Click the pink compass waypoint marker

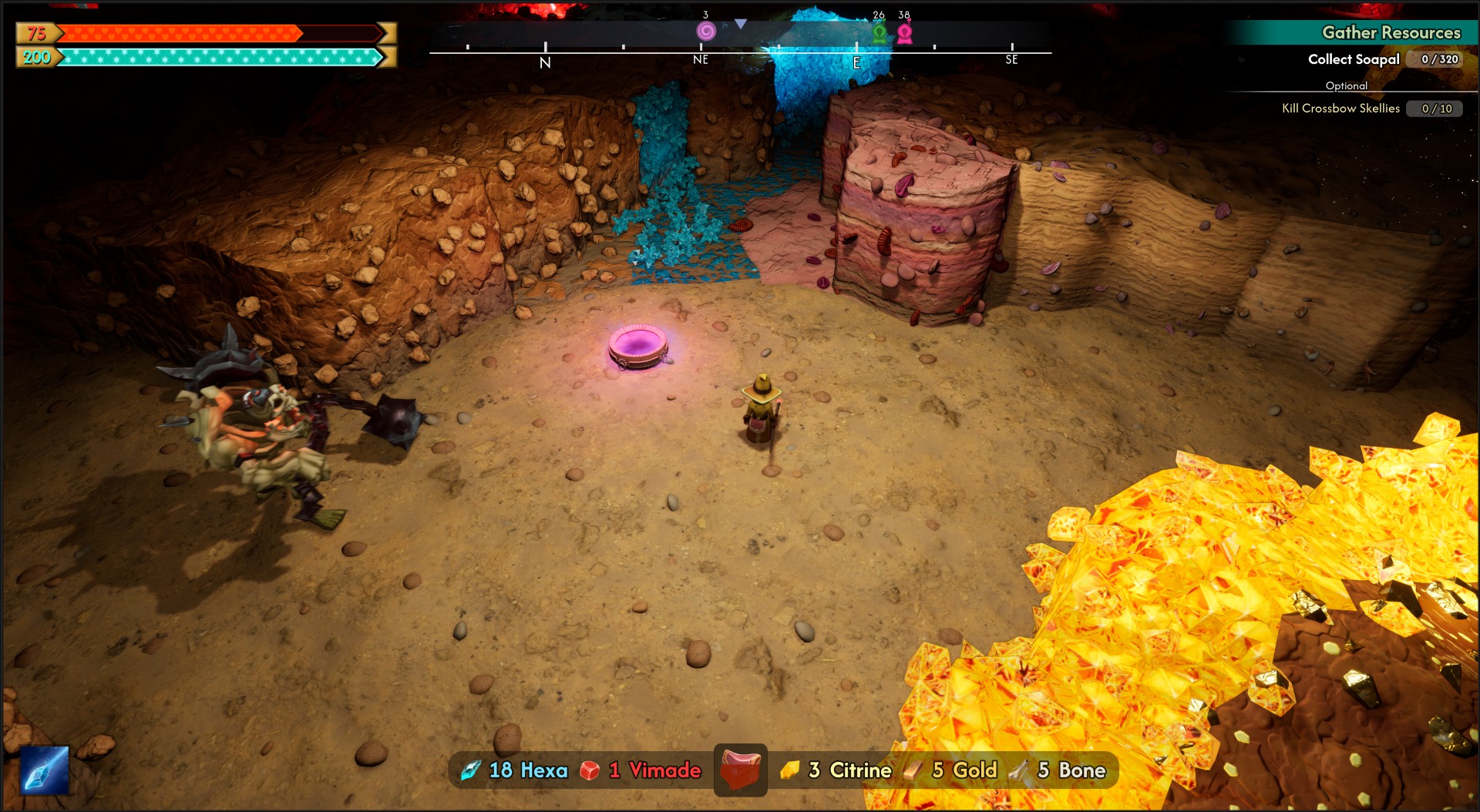[905, 34]
